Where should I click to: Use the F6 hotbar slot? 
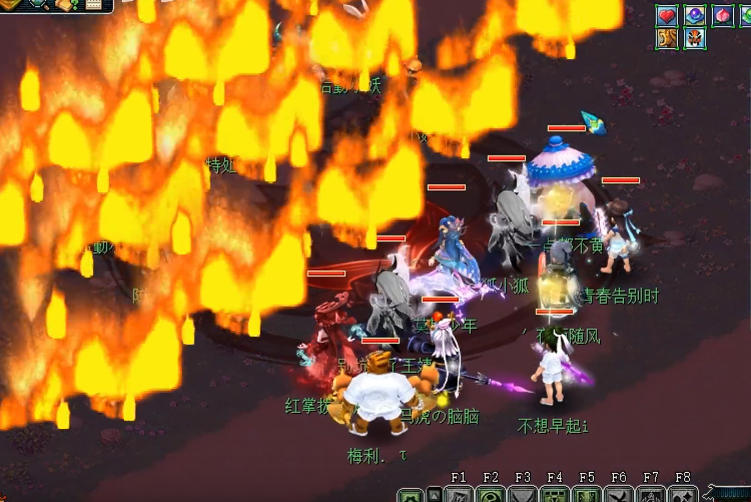pos(618,495)
